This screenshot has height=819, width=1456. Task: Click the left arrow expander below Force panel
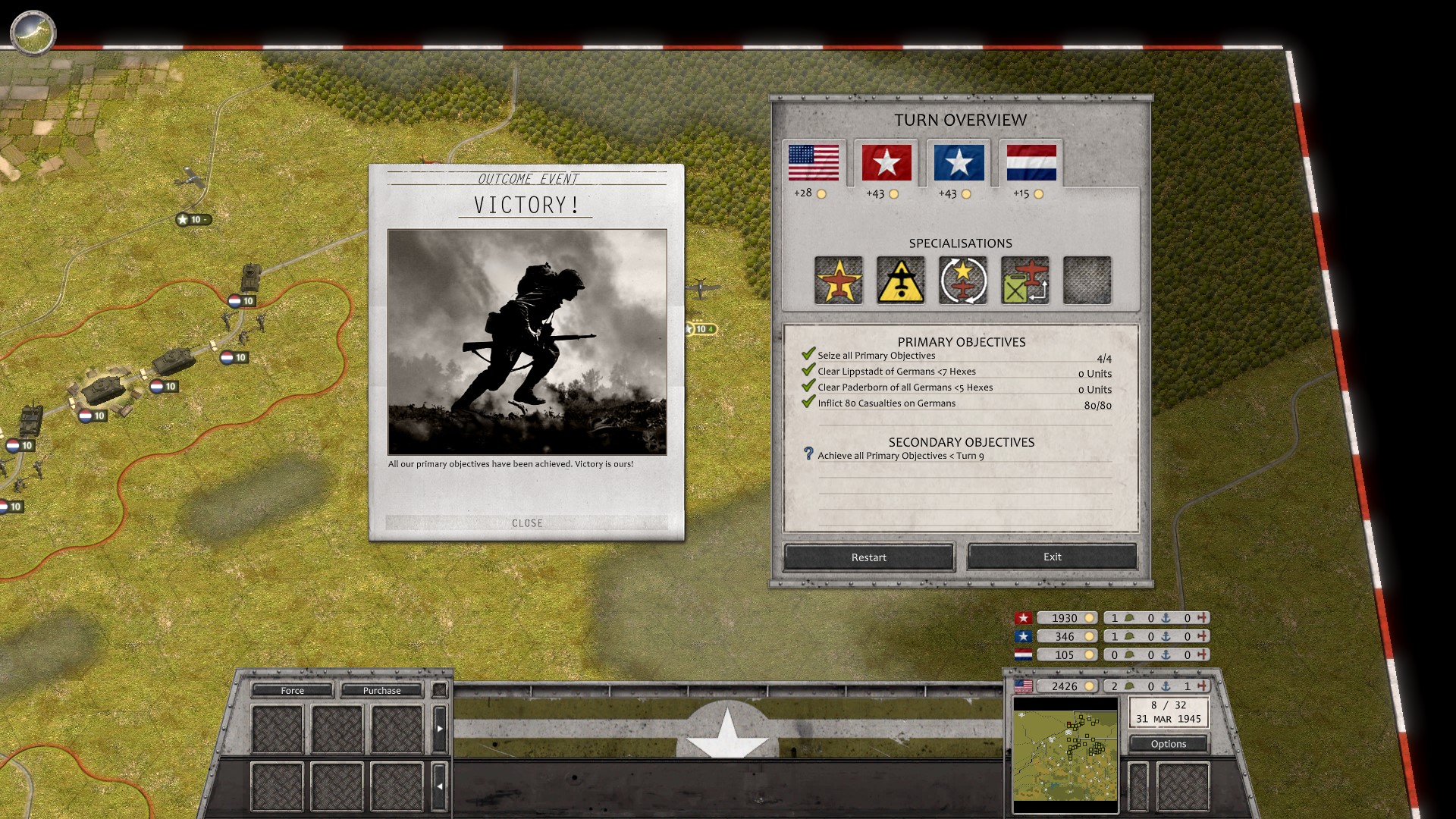click(x=441, y=786)
